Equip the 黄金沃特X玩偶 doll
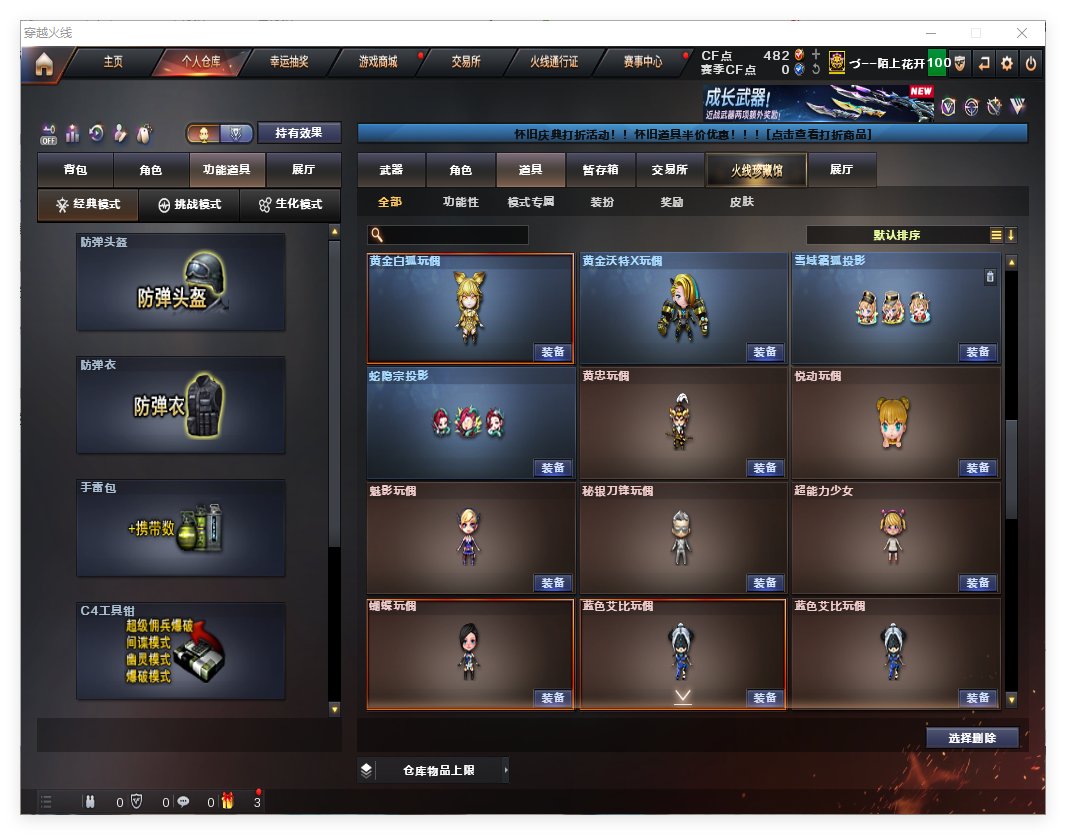The width and height of the screenshot is (1066, 835). pos(765,352)
